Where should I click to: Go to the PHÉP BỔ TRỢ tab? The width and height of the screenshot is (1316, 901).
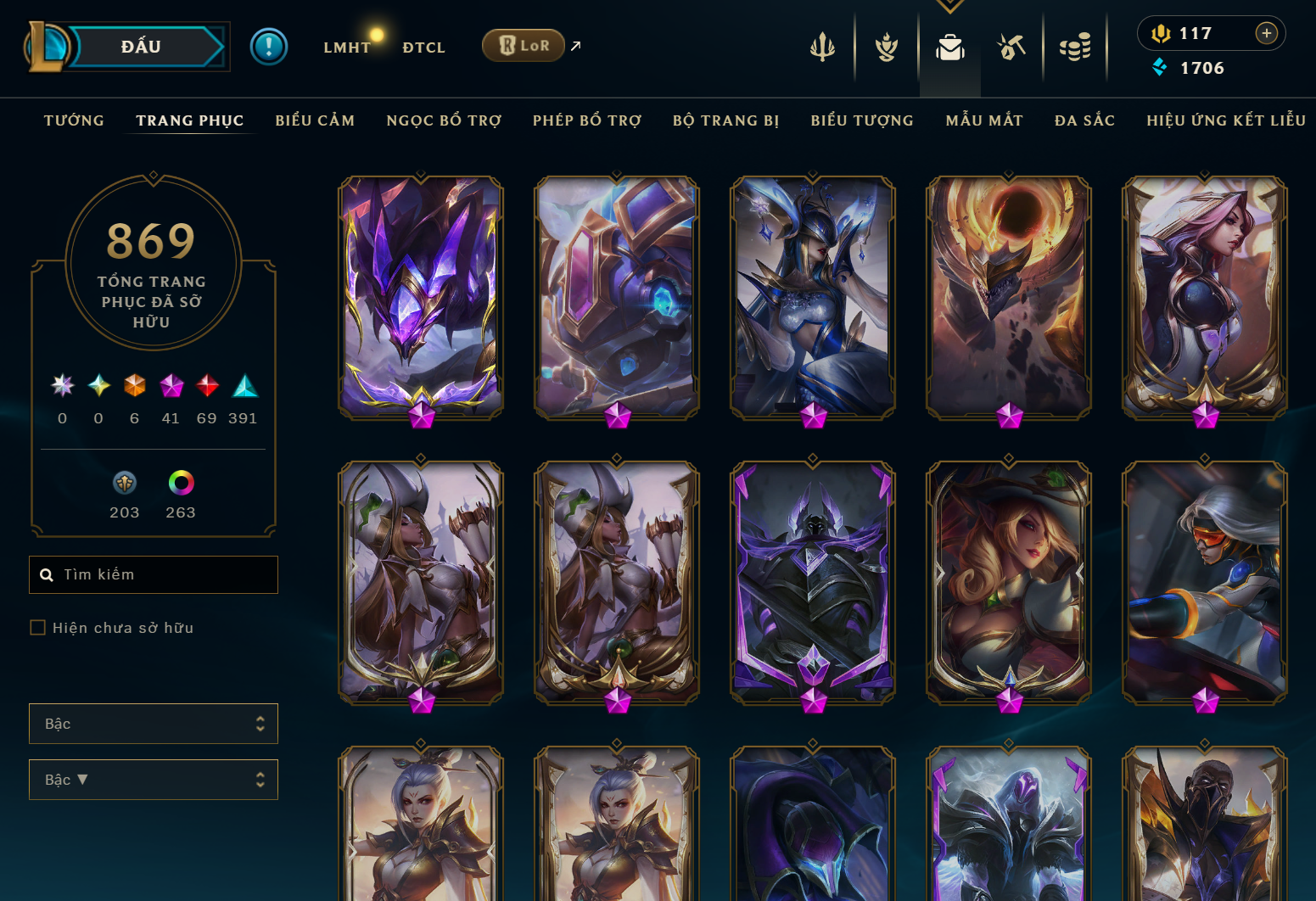point(587,120)
